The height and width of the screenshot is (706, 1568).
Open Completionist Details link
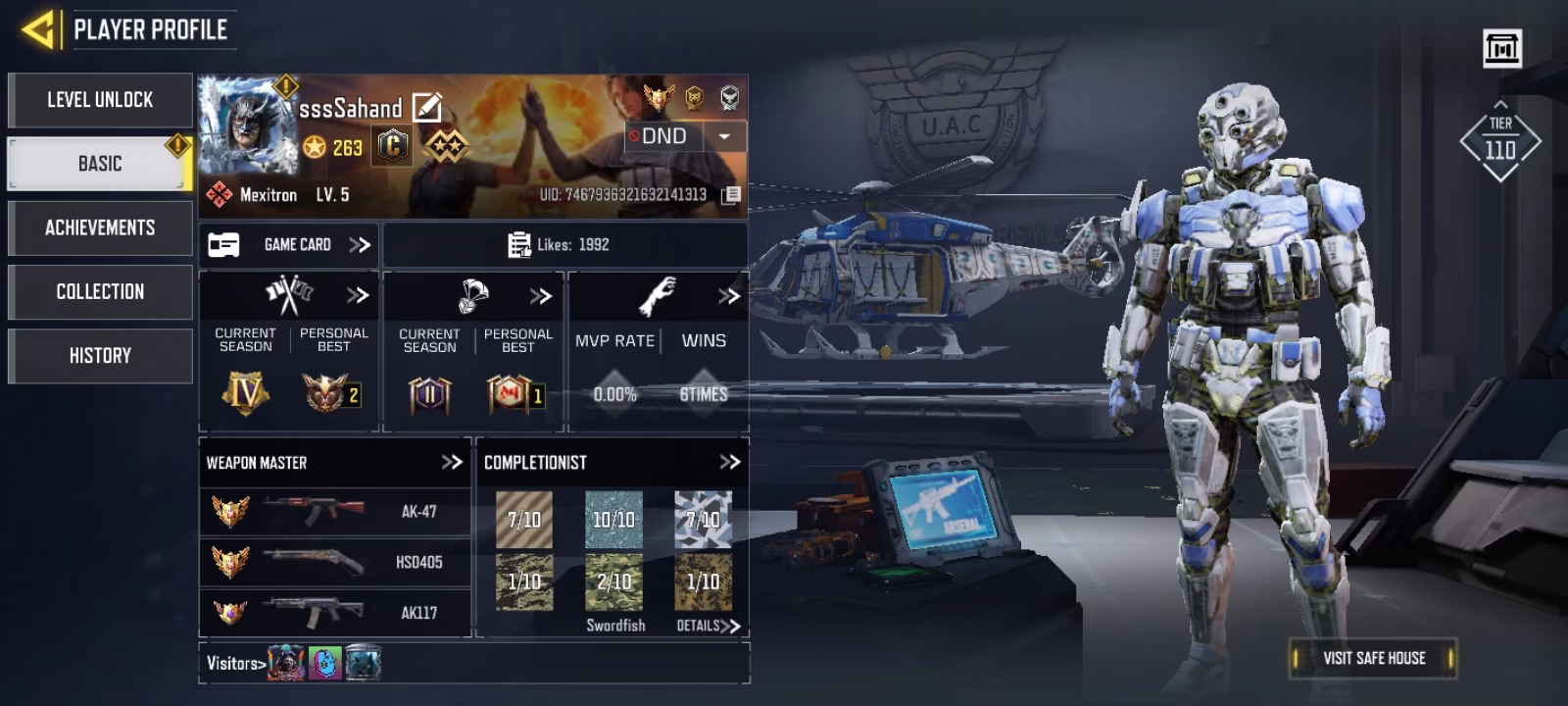pos(708,626)
